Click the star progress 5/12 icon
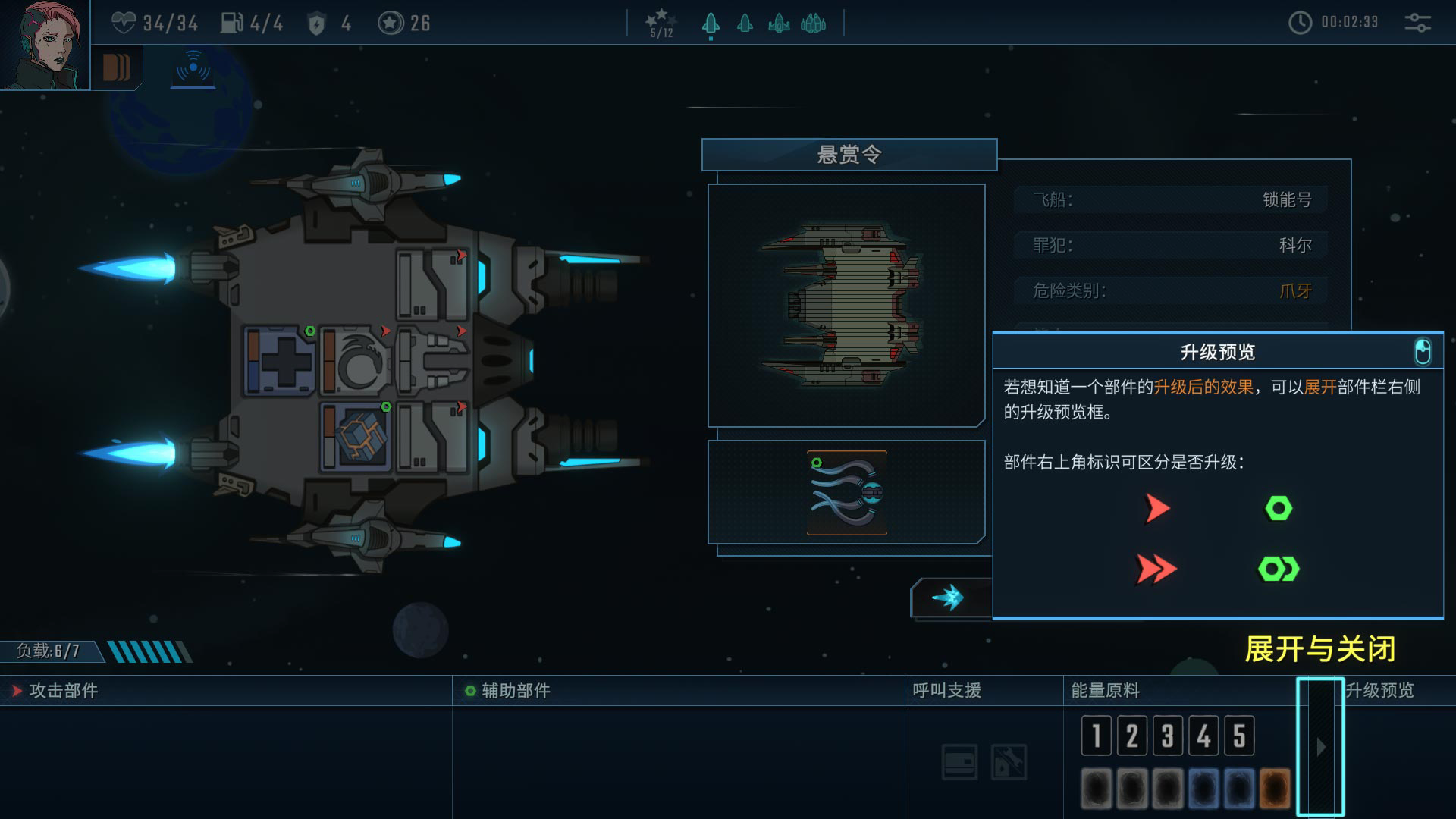Image resolution: width=1456 pixels, height=819 pixels. coord(661,23)
